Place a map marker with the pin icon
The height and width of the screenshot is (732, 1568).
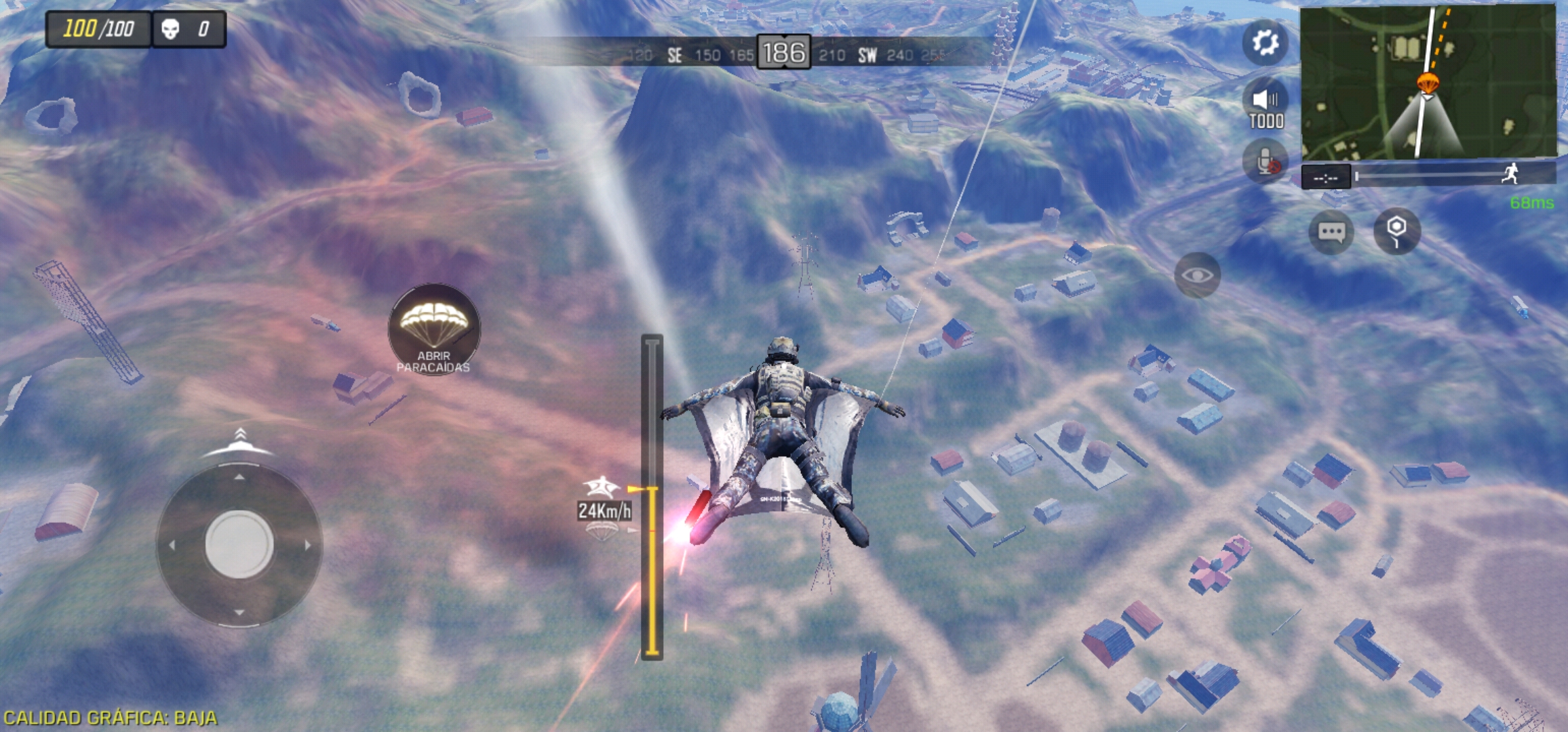[x=1396, y=231]
